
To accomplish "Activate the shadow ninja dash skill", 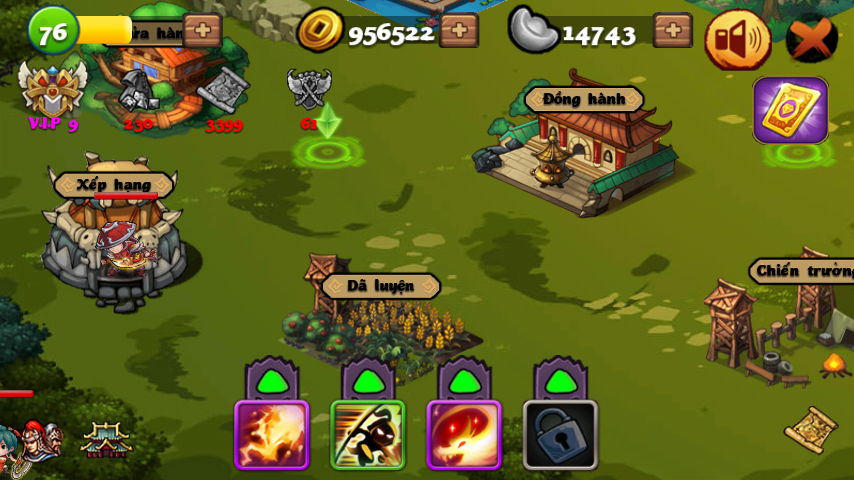I will click(368, 434).
